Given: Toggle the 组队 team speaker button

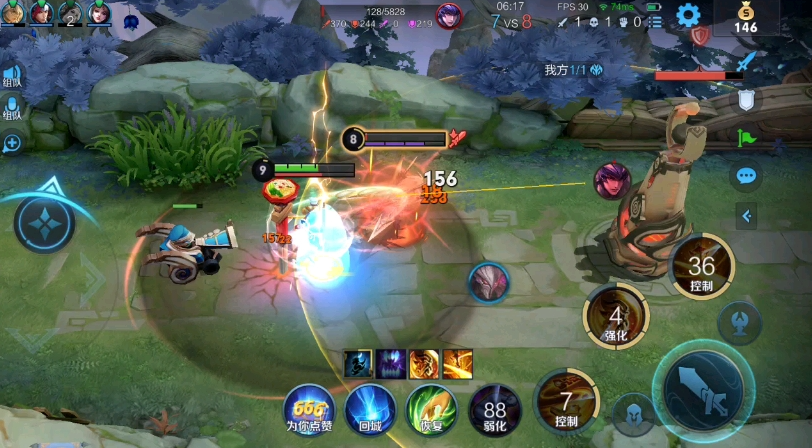Looking at the screenshot, I should point(12,75).
